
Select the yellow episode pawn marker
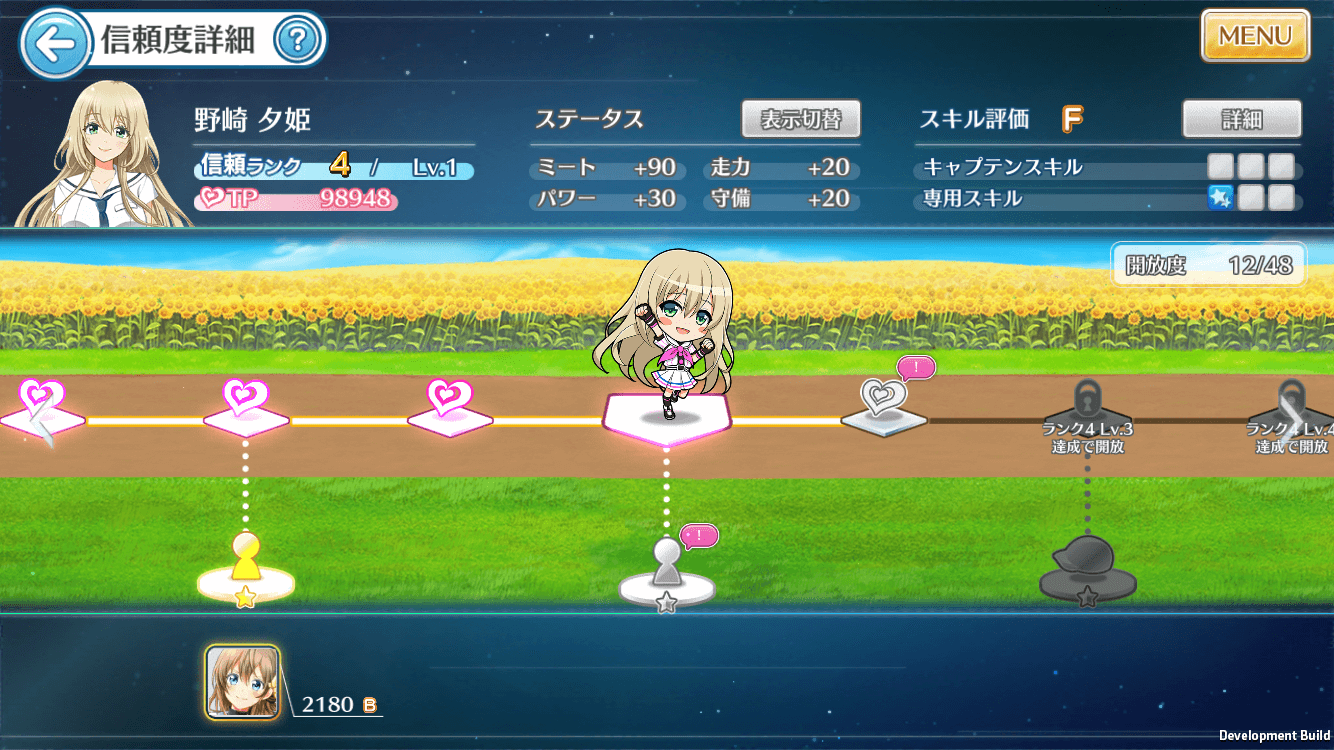coord(245,560)
